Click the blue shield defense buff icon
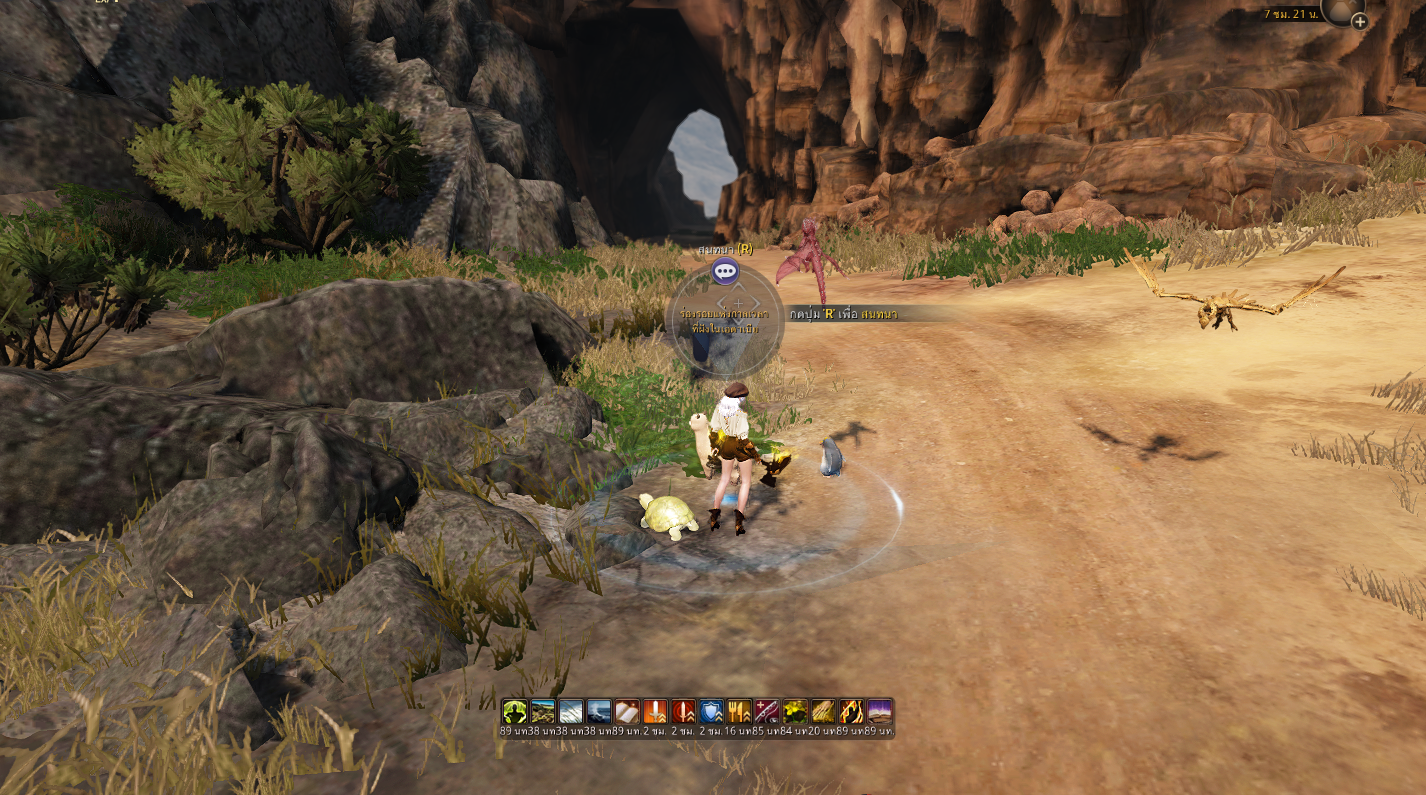Screen dimensions: 1426x795 (x=711, y=711)
